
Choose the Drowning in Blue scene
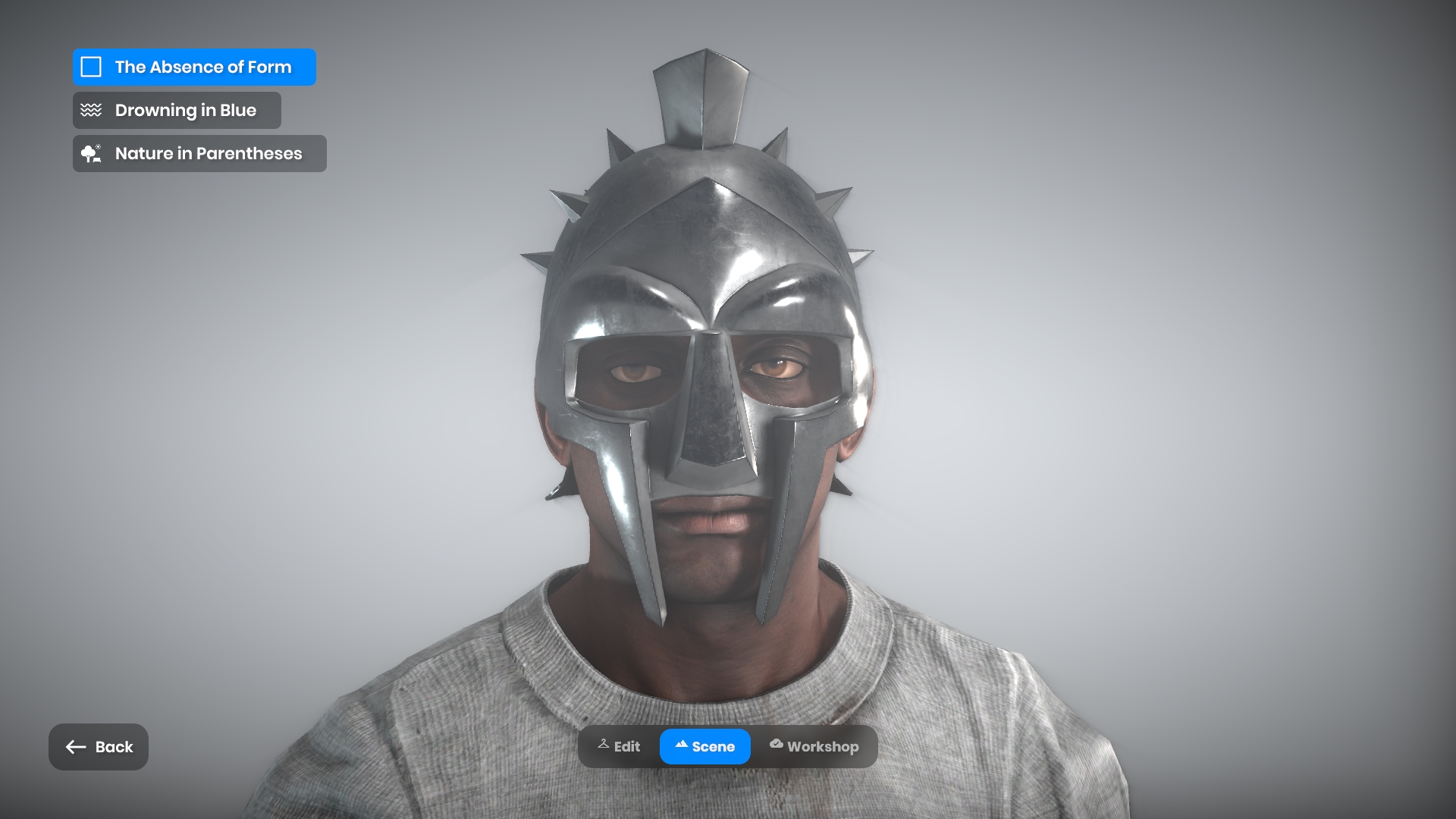(177, 110)
